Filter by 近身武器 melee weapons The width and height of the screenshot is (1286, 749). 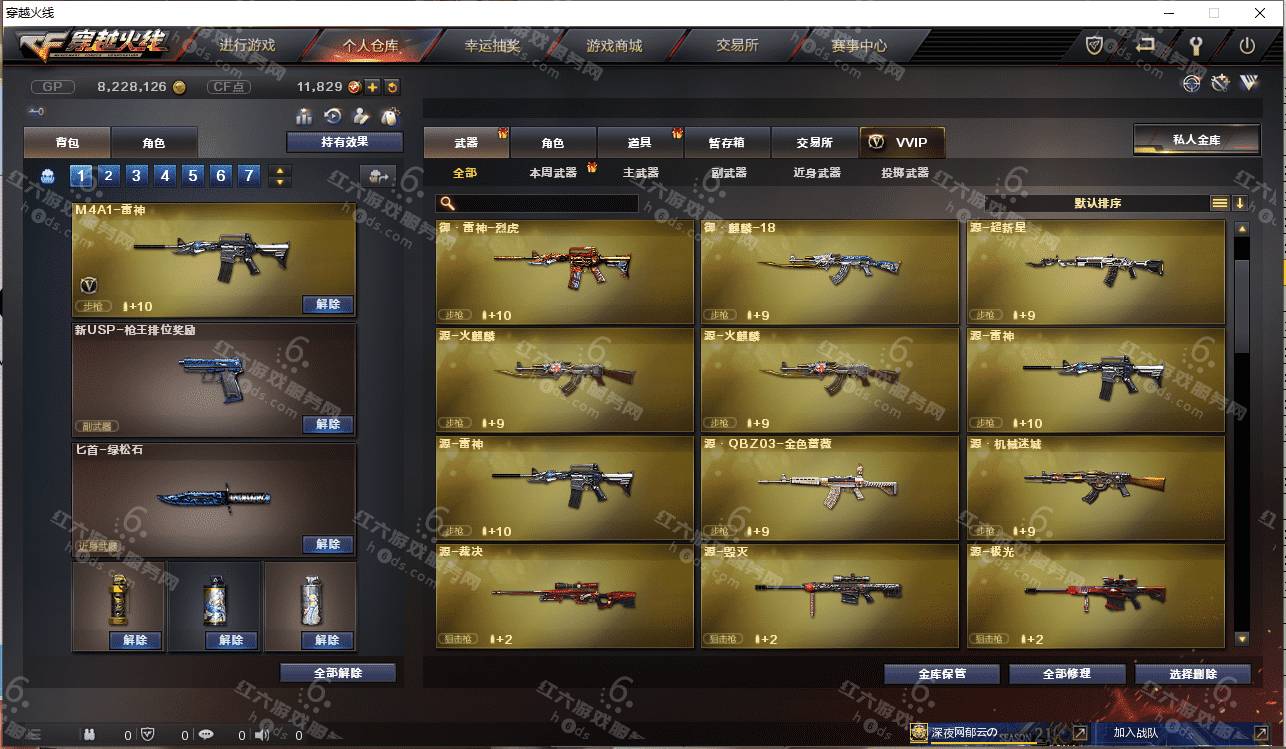coord(816,173)
